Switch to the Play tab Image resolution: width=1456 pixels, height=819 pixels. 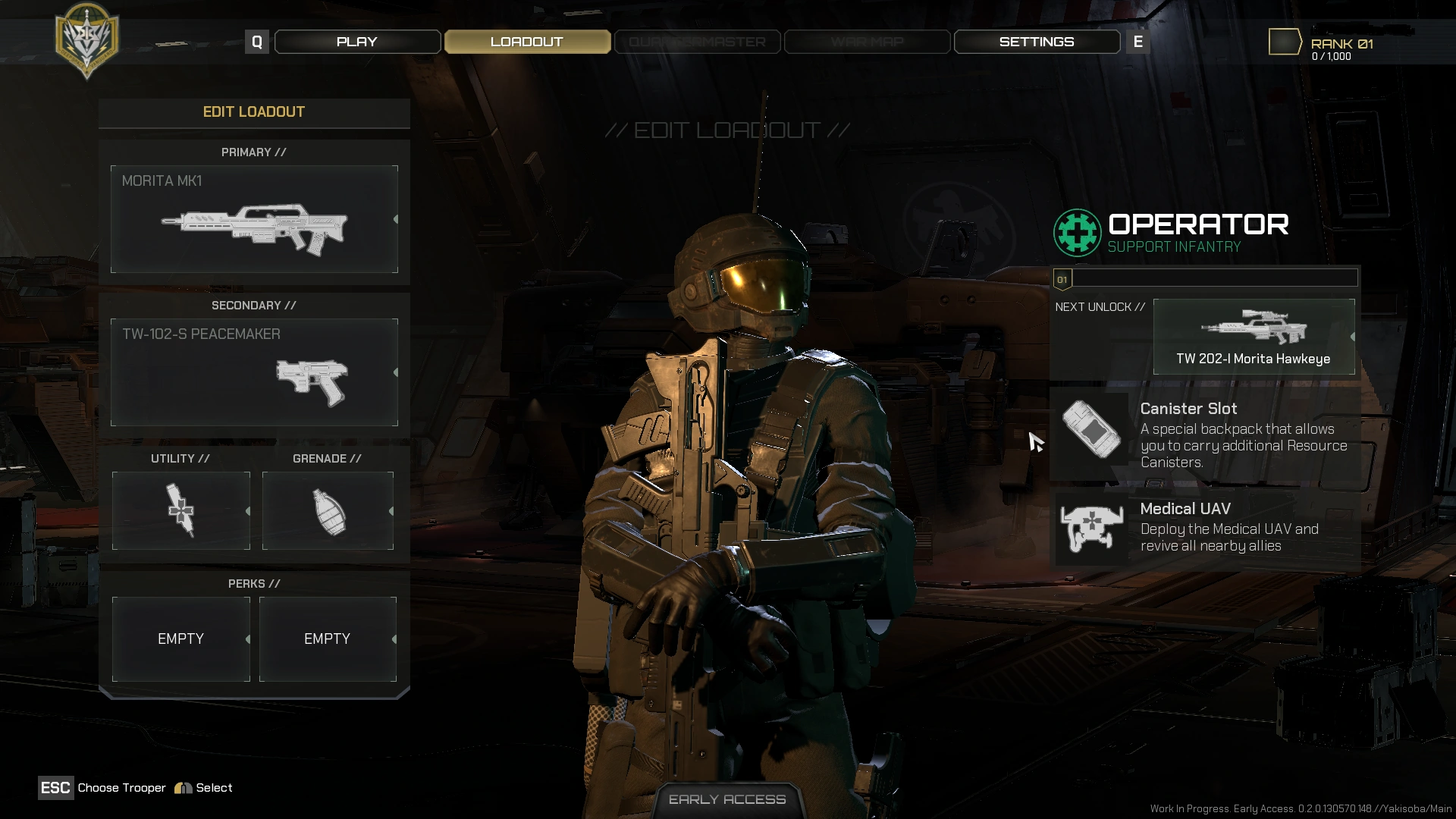tap(357, 42)
